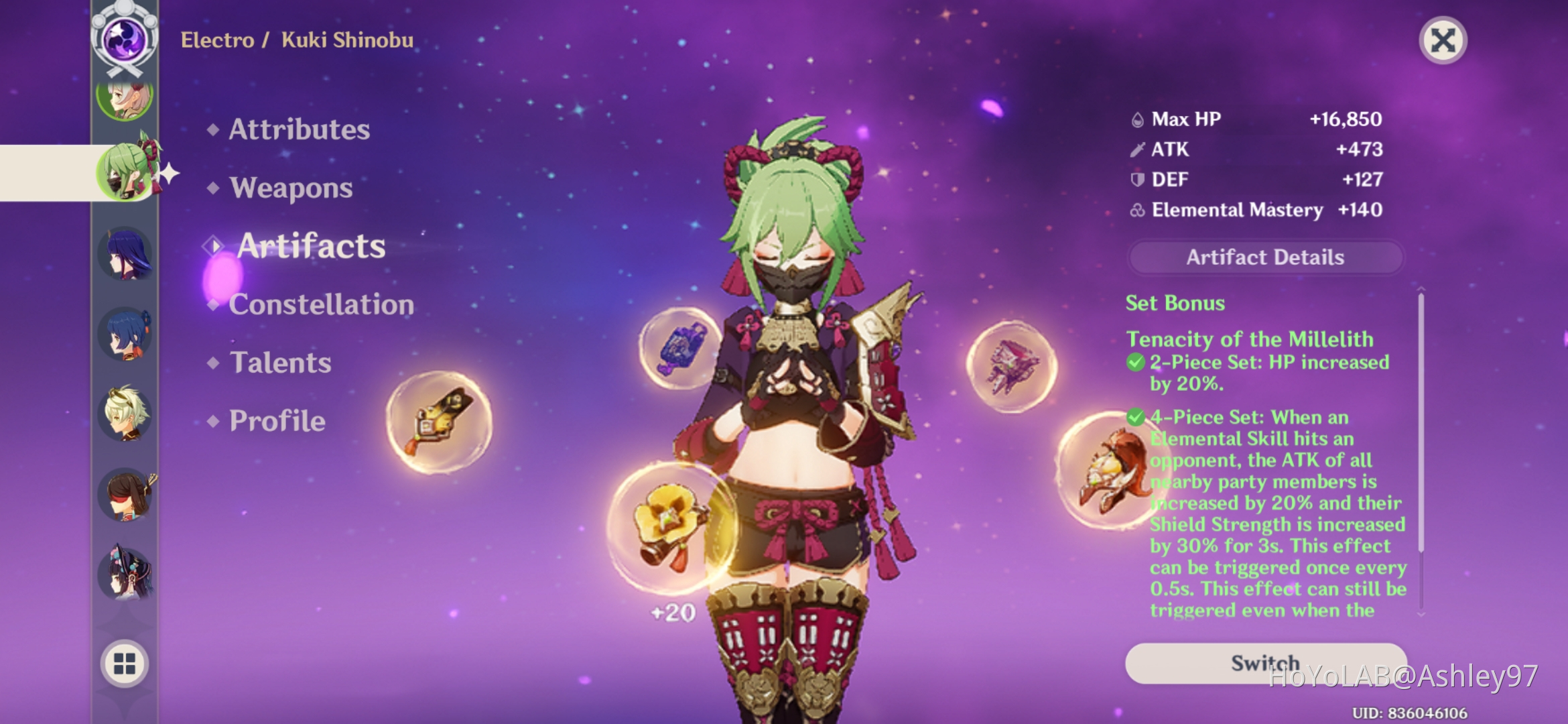Click the Max HP droplet stat icon
The image size is (1568, 724).
pos(1137,119)
